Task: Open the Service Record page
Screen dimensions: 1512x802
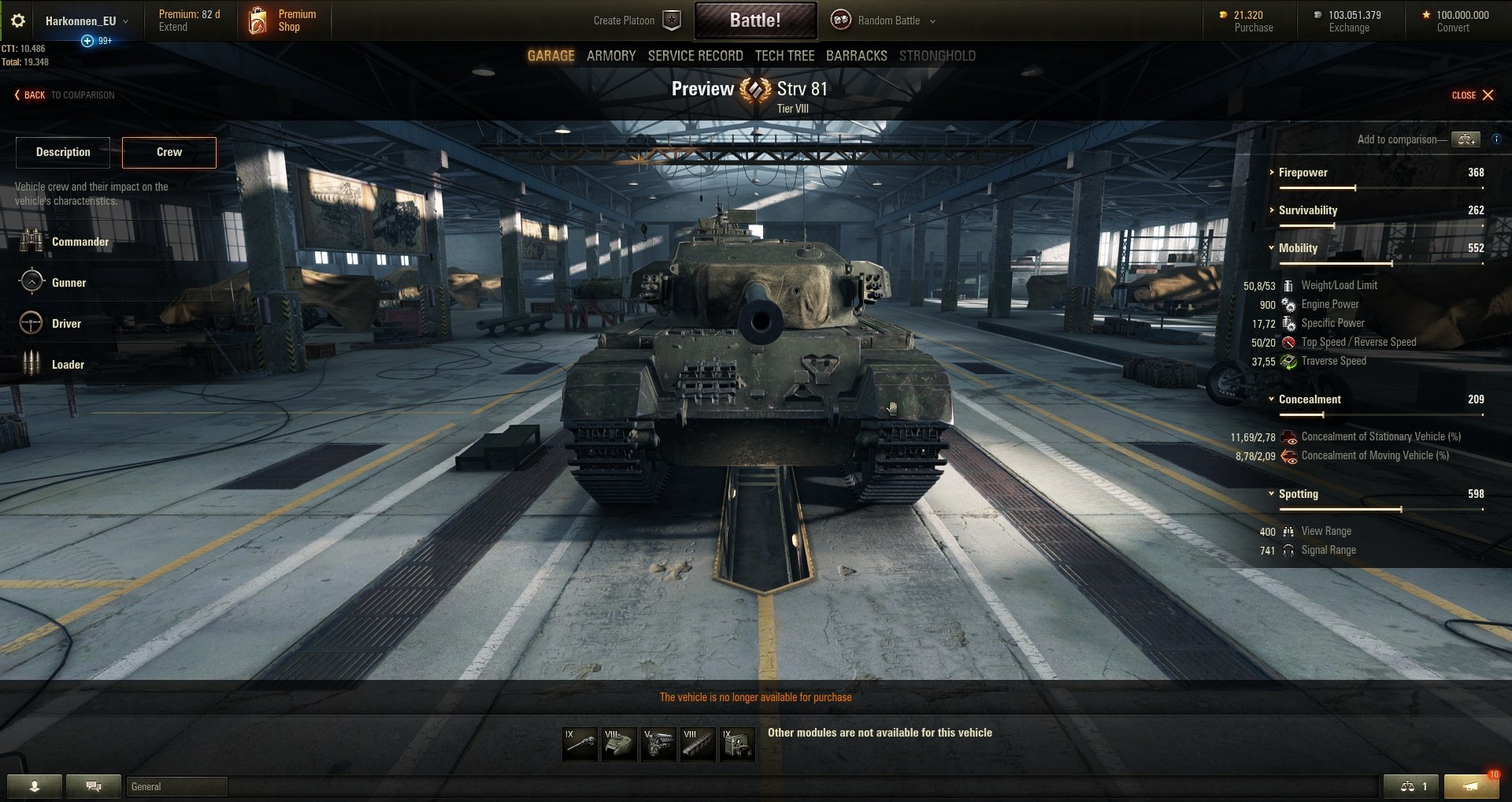Action: pyautogui.click(x=695, y=56)
